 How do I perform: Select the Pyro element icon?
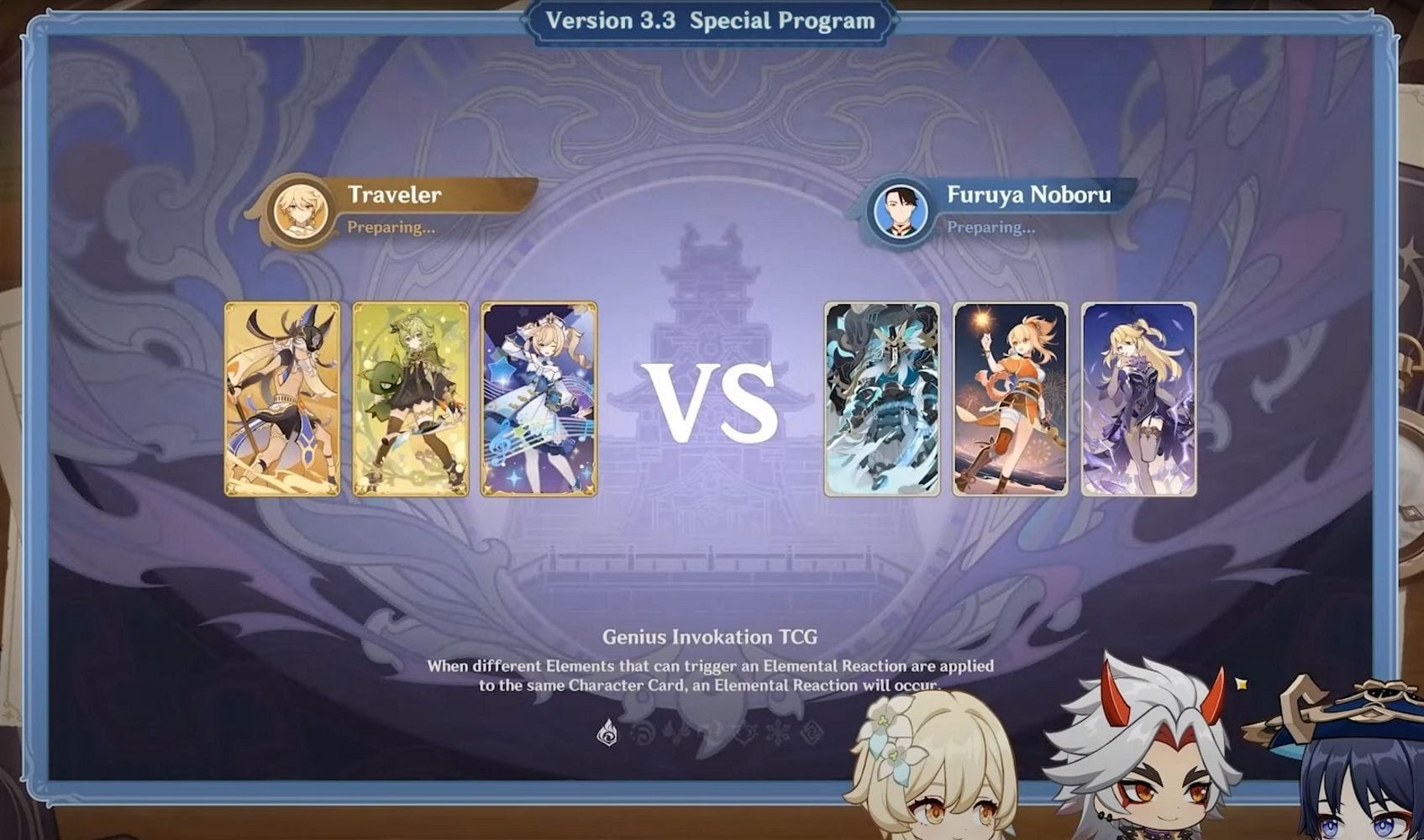(x=608, y=732)
